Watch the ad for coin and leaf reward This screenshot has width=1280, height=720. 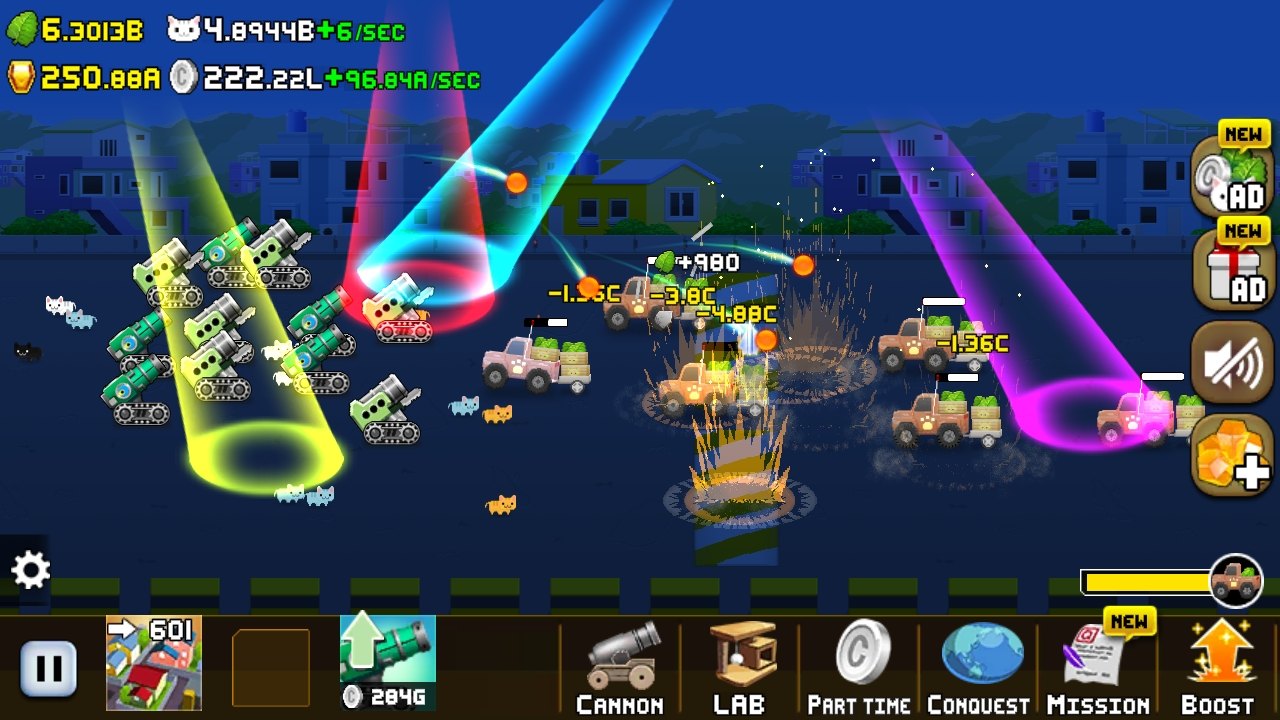click(1232, 176)
